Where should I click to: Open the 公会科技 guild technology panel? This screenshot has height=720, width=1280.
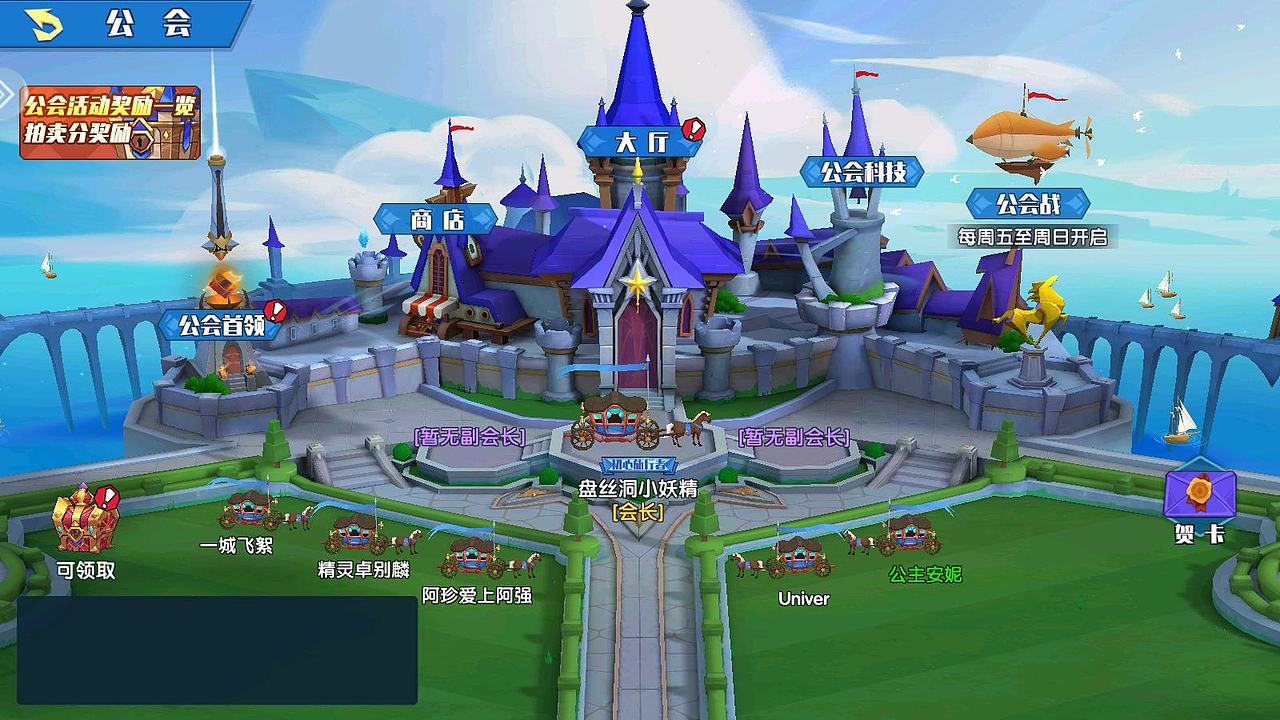coord(862,170)
